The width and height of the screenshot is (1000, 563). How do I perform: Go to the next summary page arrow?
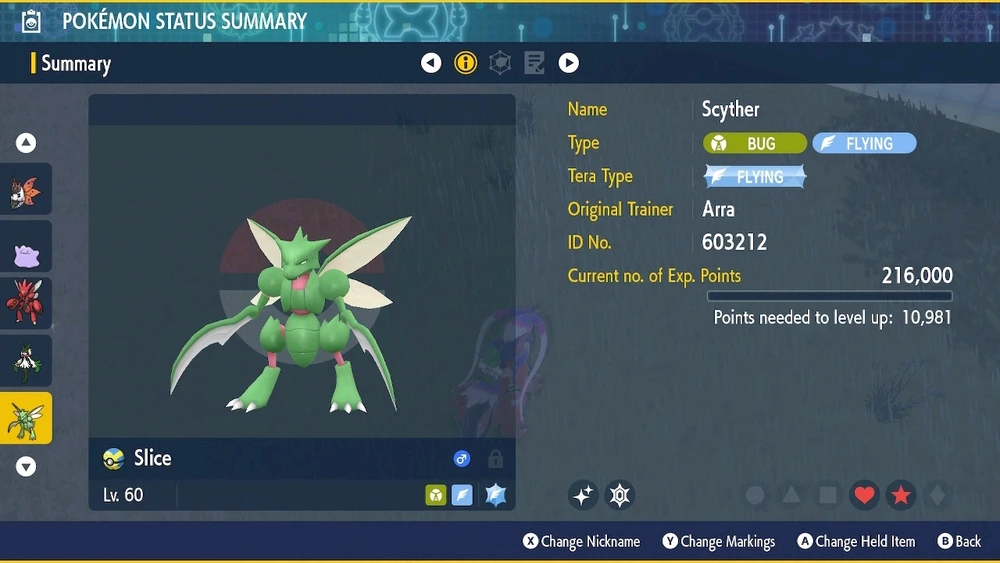click(568, 63)
